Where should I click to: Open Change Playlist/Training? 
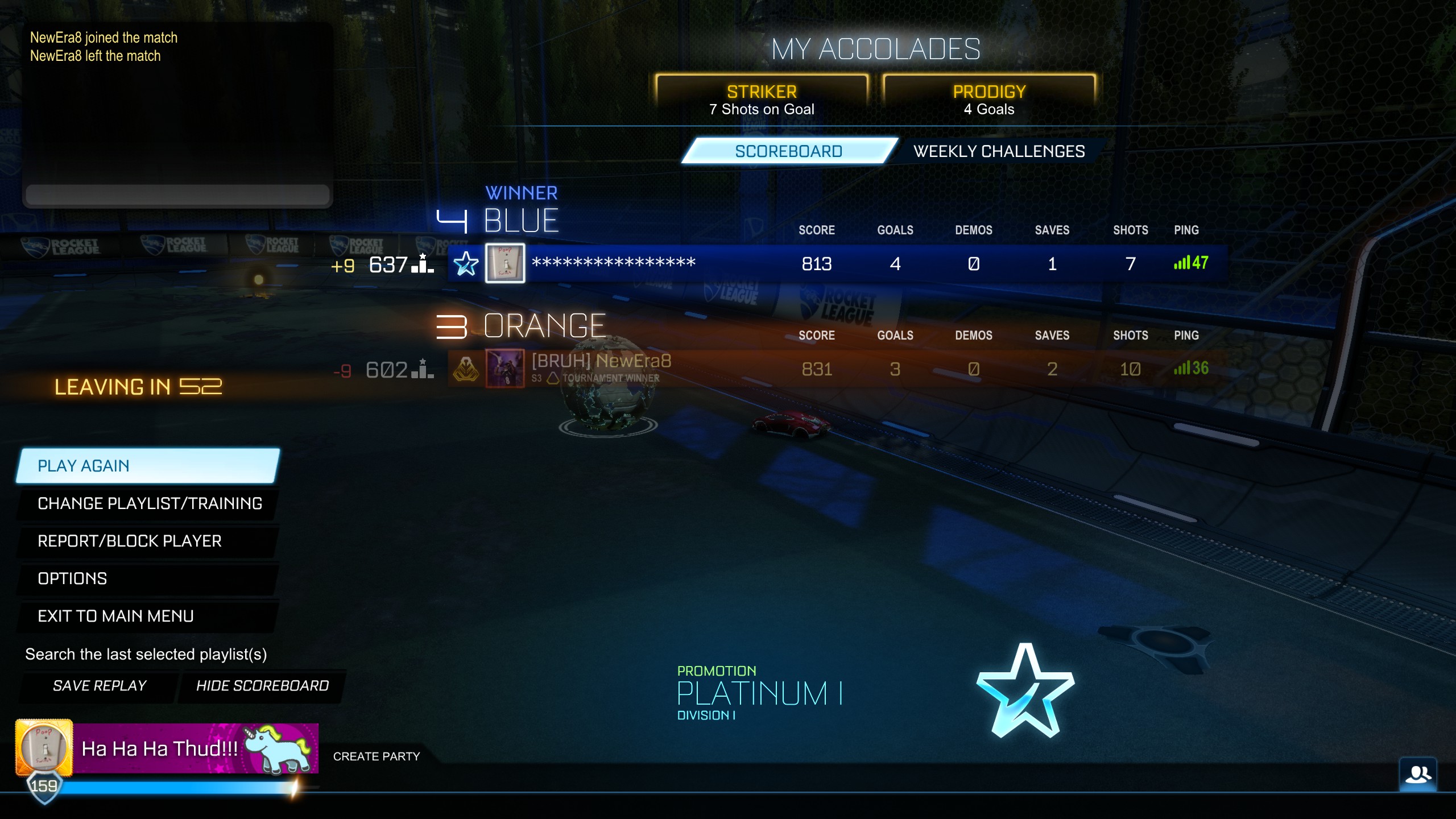[148, 503]
